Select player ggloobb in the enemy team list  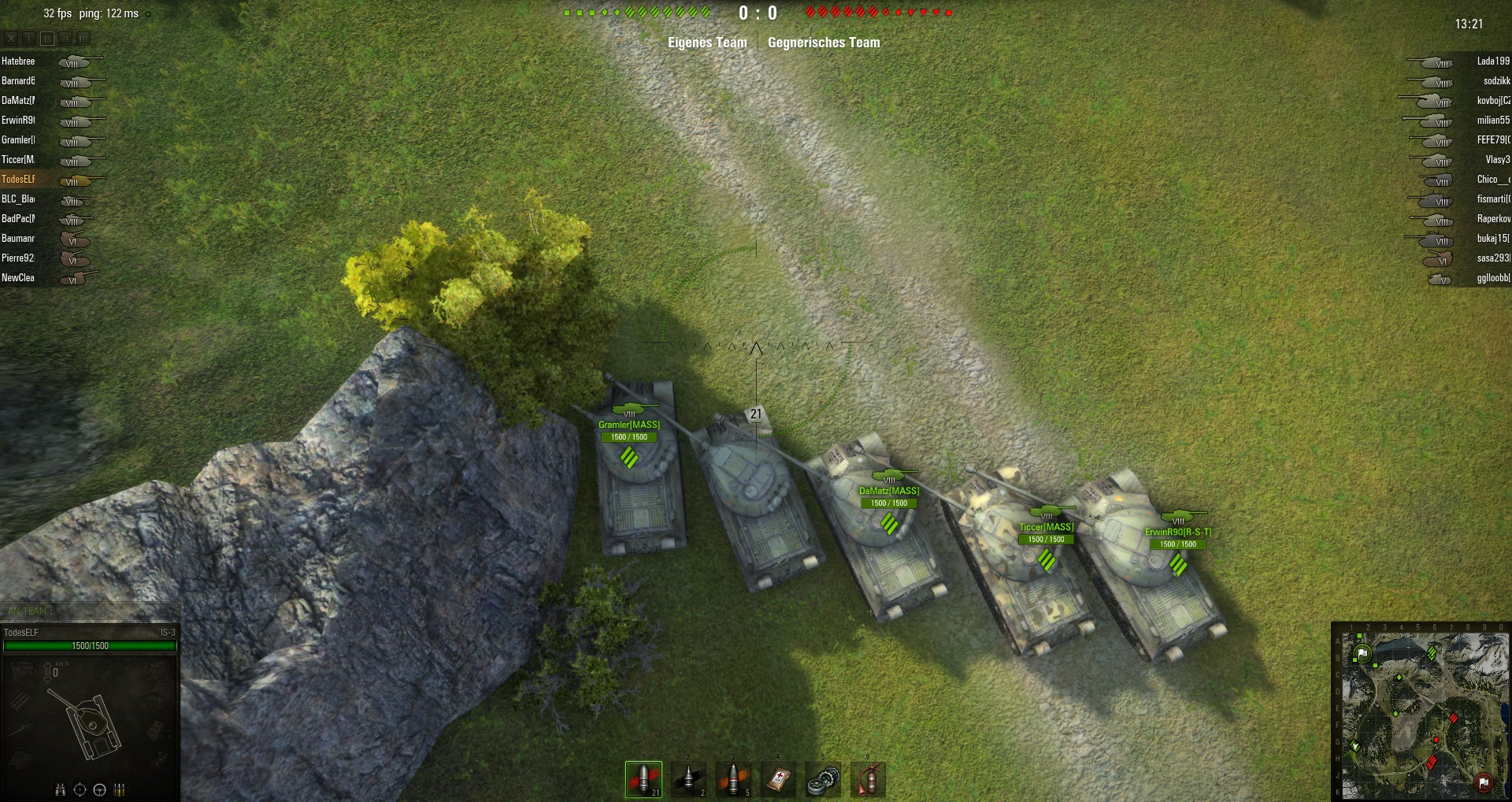(x=1492, y=278)
